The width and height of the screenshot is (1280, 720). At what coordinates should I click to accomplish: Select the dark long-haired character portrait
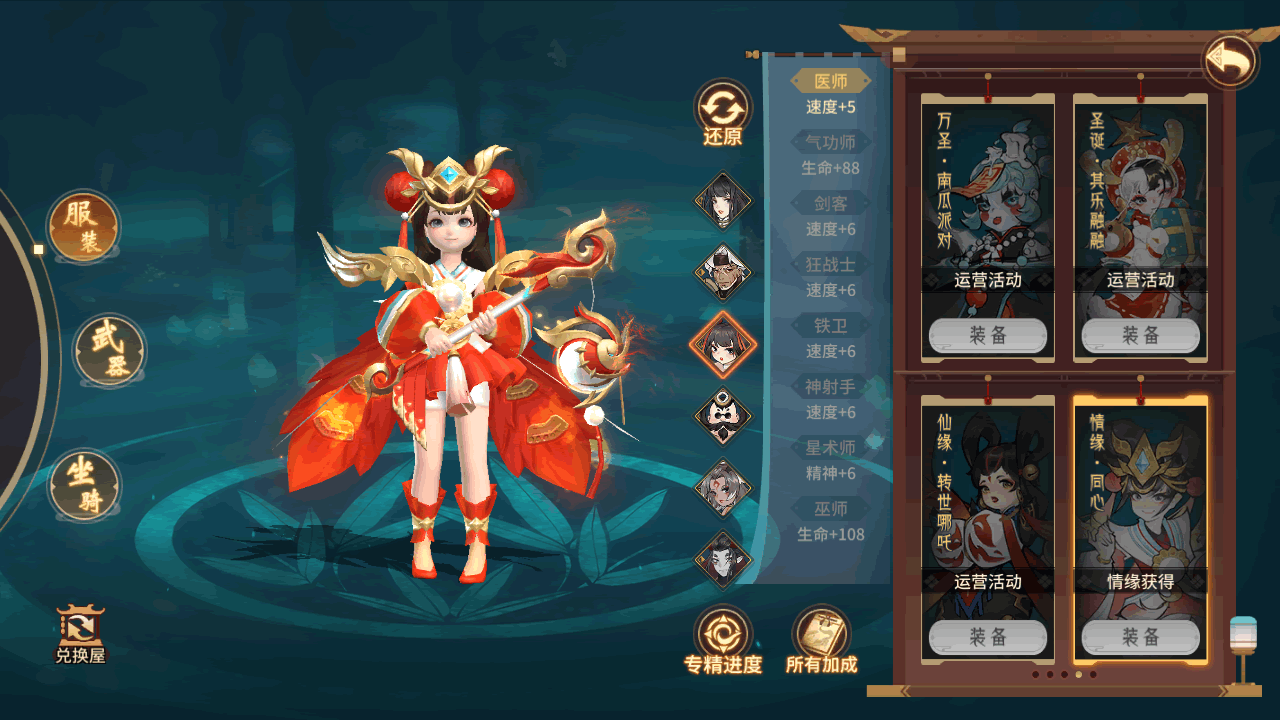[x=723, y=559]
